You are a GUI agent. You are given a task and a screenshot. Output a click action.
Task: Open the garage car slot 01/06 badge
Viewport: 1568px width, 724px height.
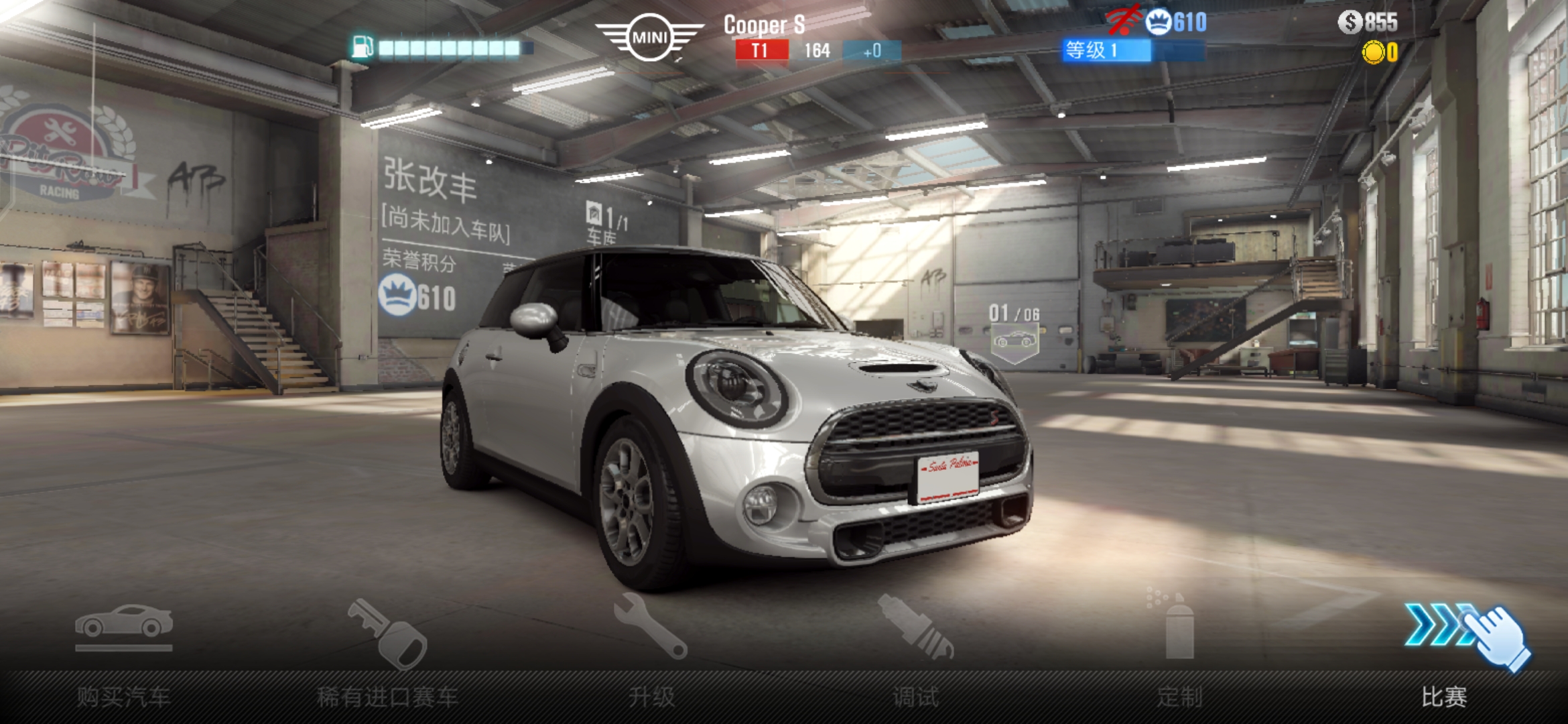(x=1015, y=333)
